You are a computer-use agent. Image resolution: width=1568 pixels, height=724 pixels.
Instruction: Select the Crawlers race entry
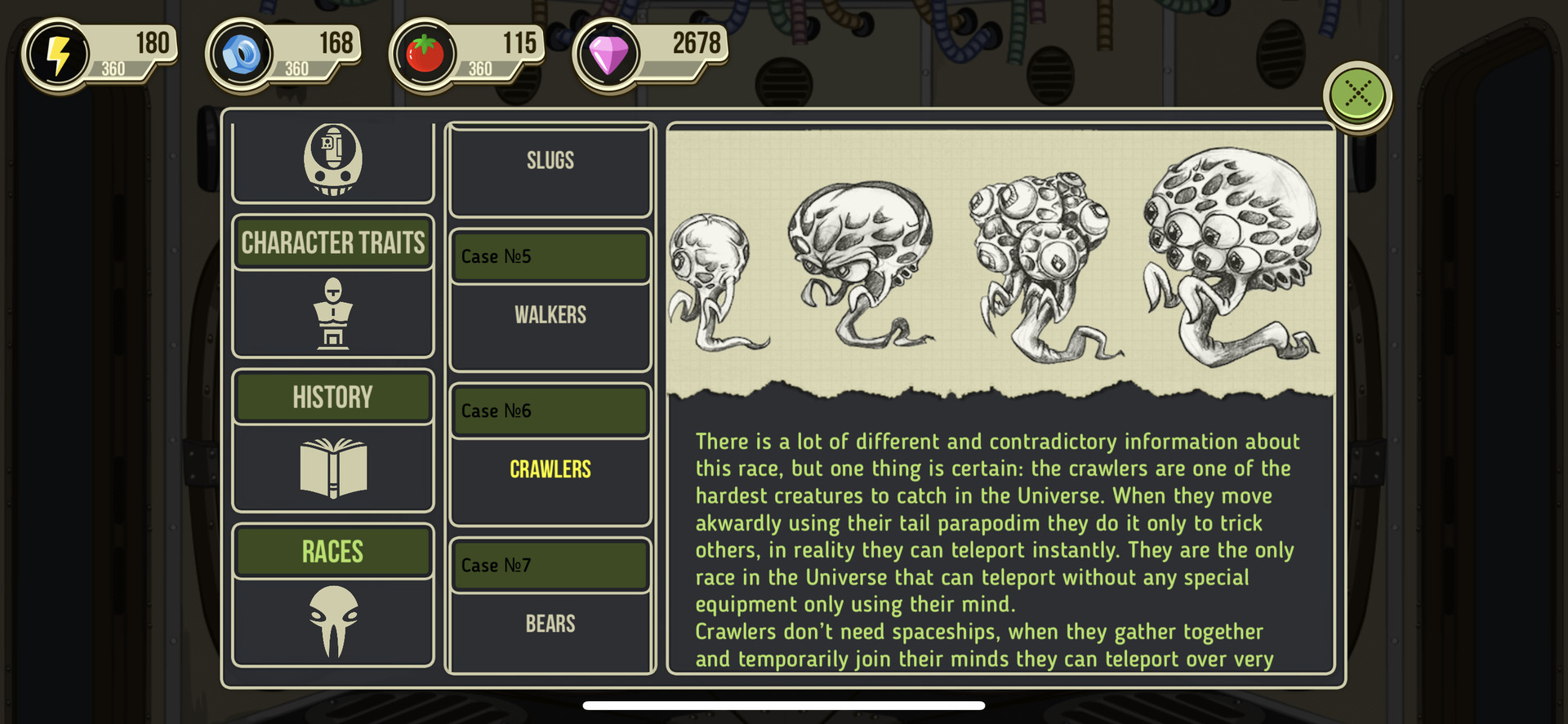pos(550,469)
